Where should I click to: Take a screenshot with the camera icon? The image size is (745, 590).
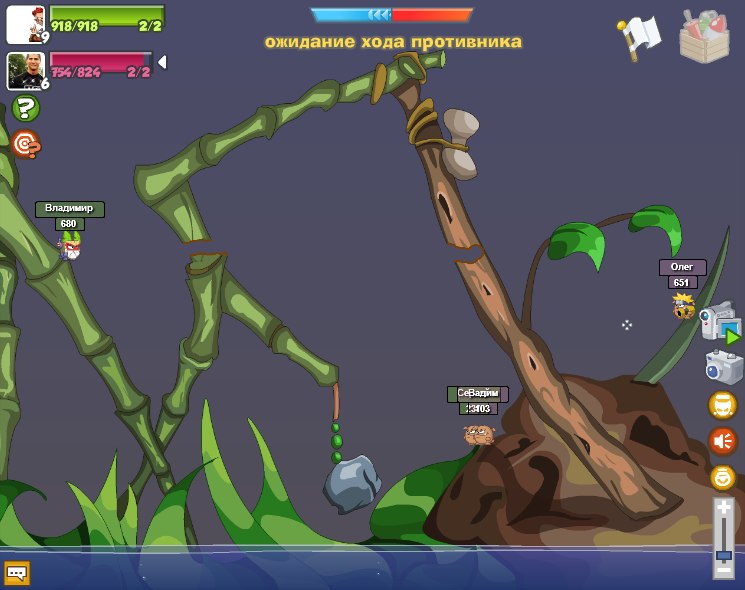click(x=723, y=367)
